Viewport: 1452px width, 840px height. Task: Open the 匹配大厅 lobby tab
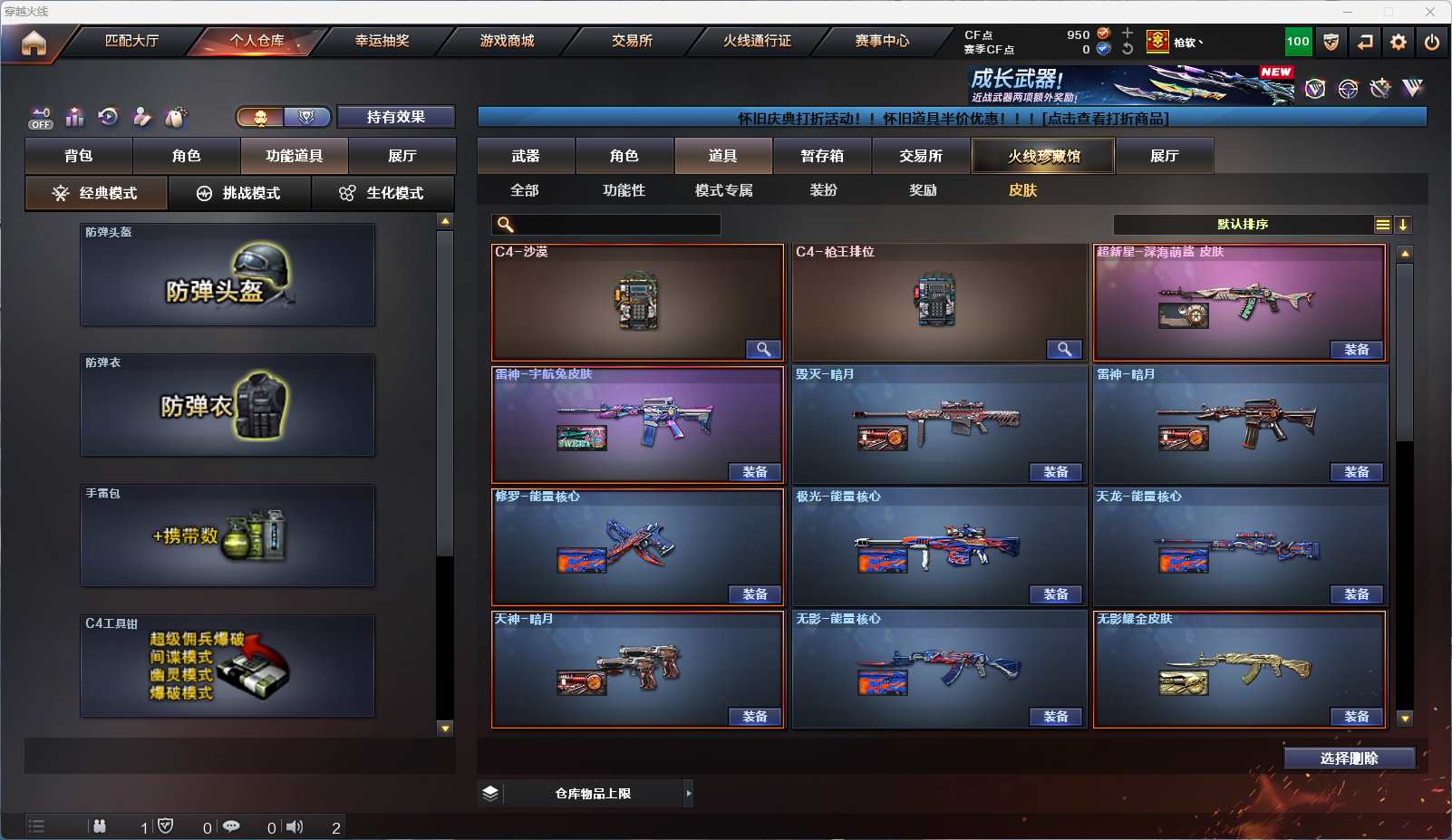coord(131,41)
